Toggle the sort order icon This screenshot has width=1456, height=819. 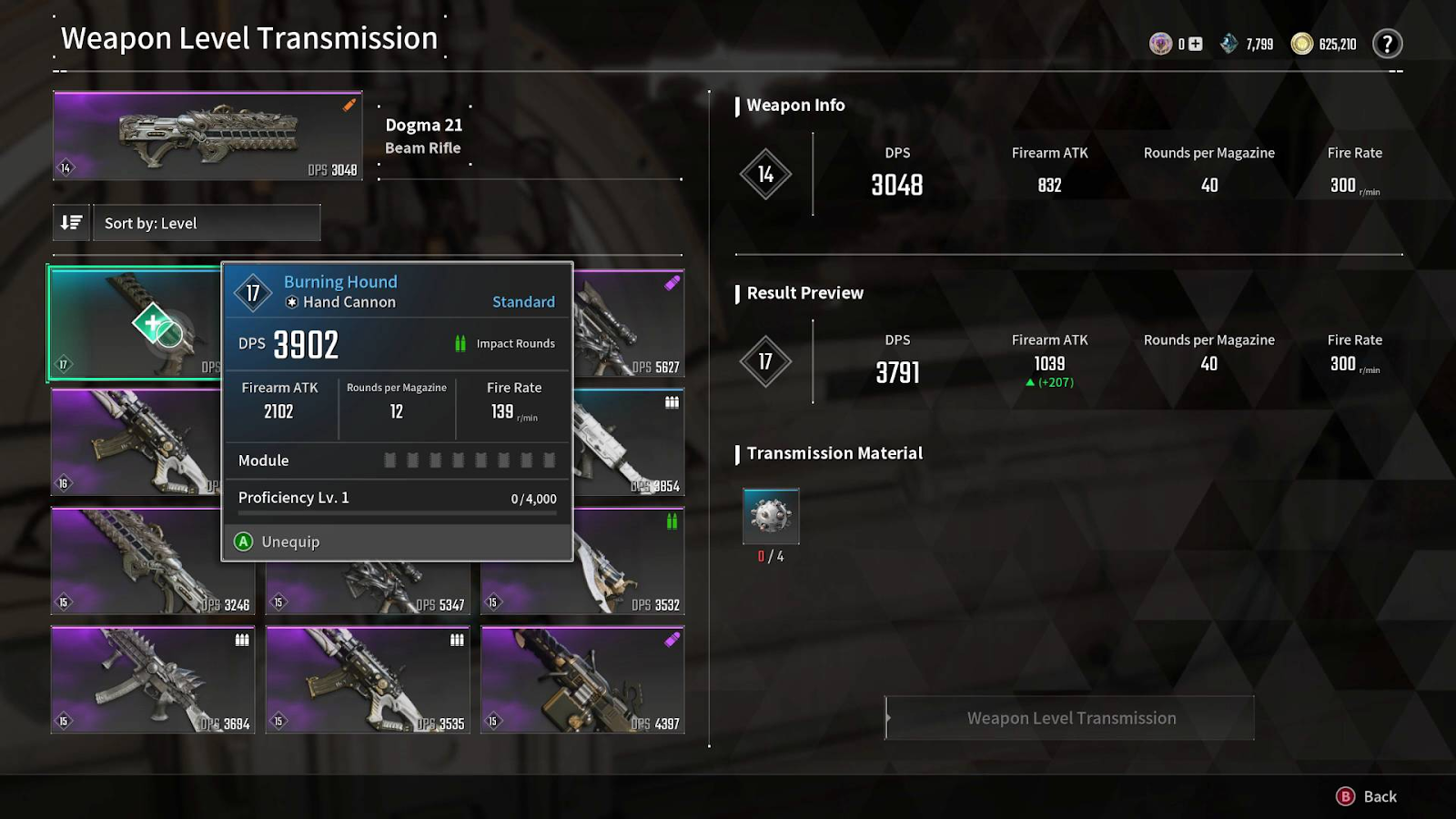tap(71, 223)
